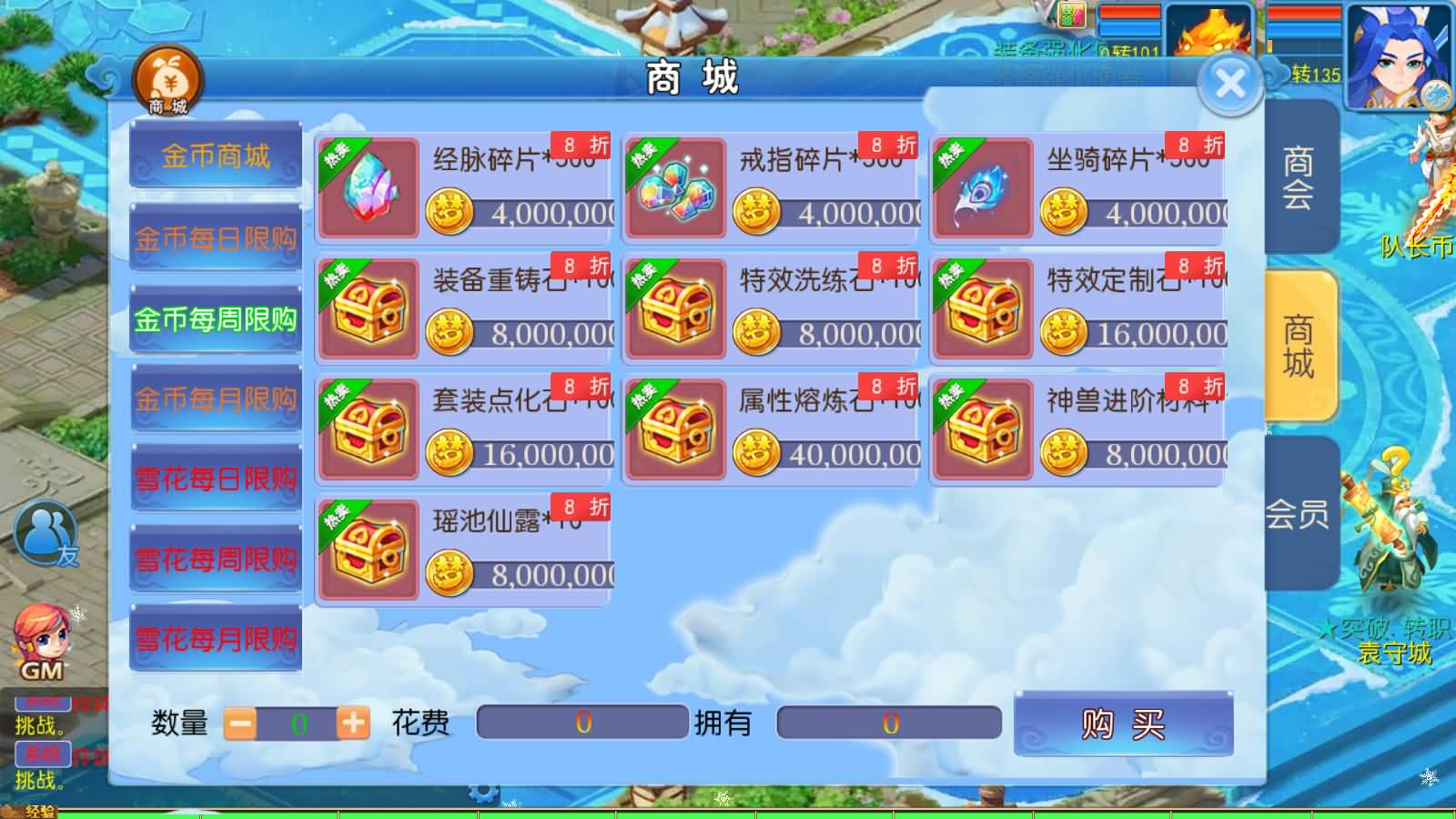Viewport: 1456px width, 819px height.
Task: Click the 戒指碎片 gem pile icon
Action: click(675, 188)
